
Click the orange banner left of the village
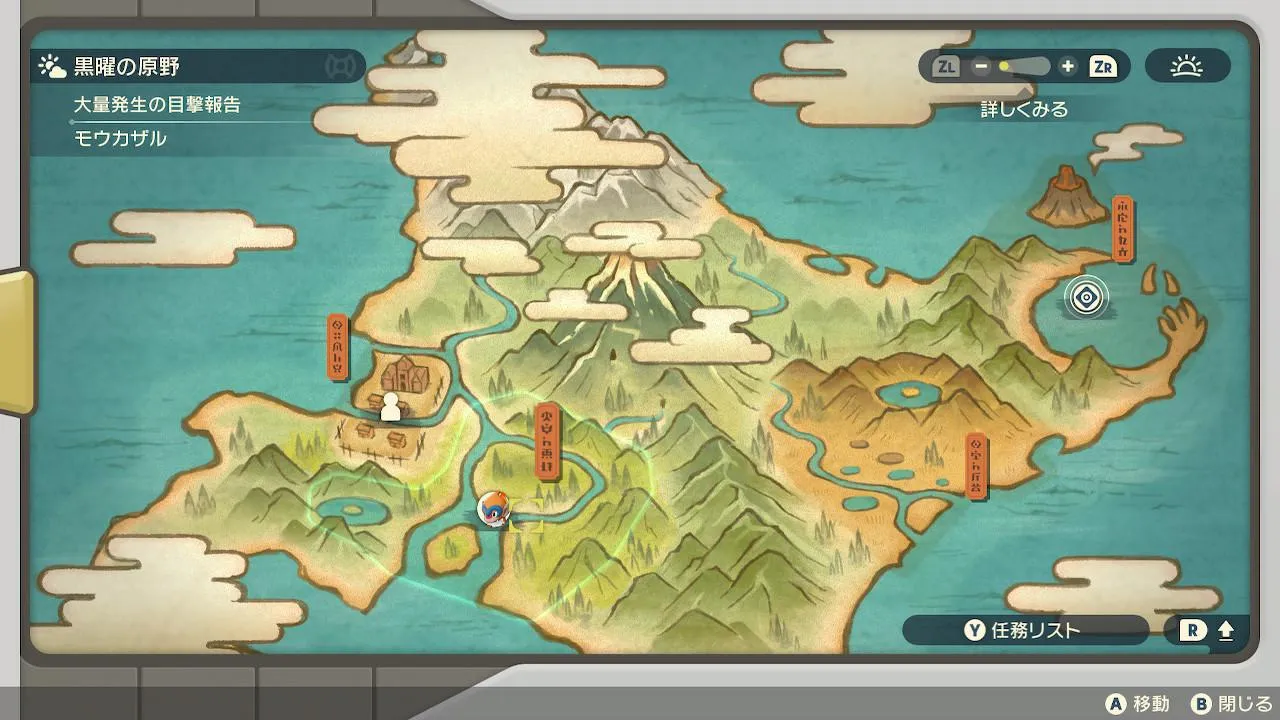click(338, 346)
